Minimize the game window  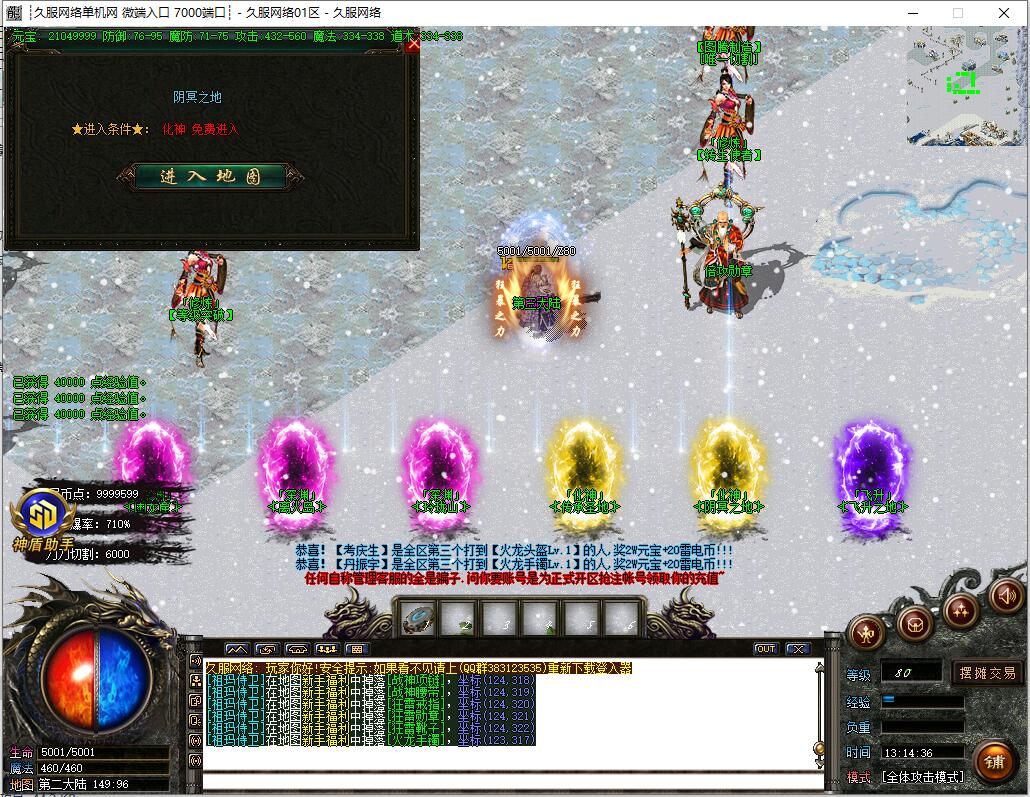coord(912,13)
